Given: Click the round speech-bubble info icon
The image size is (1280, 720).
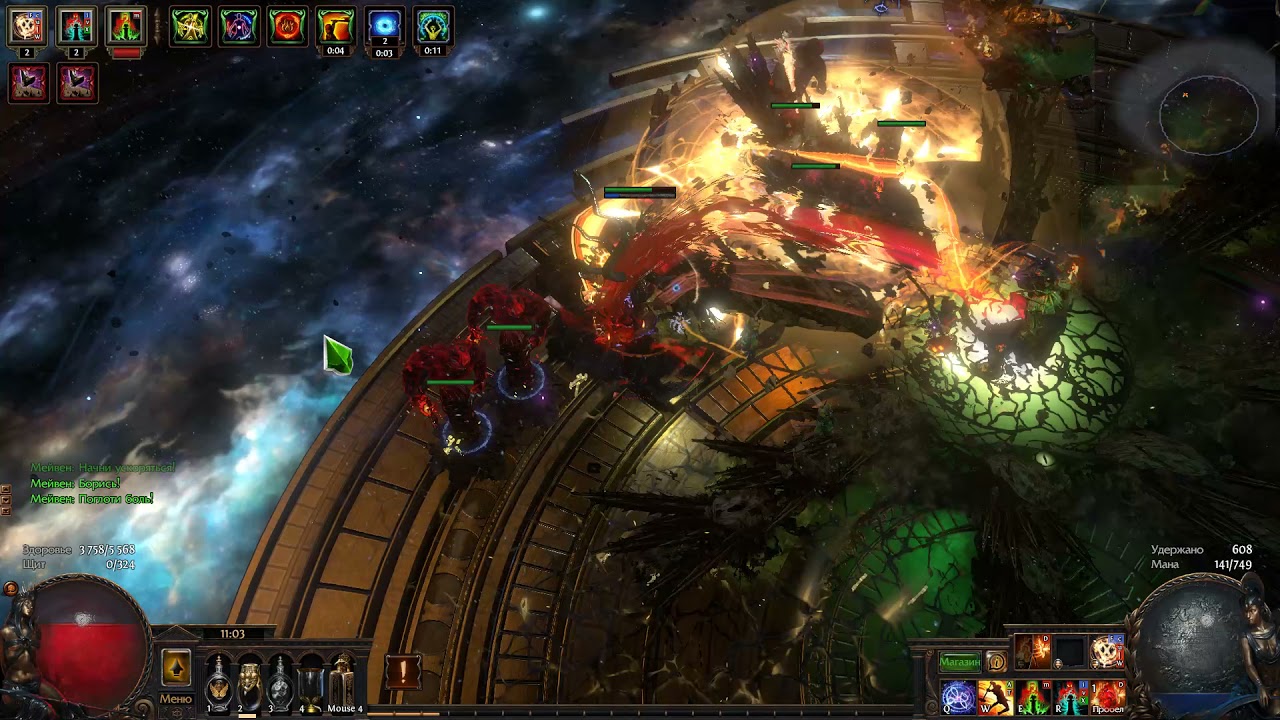Looking at the screenshot, I should pyautogui.click(x=996, y=661).
